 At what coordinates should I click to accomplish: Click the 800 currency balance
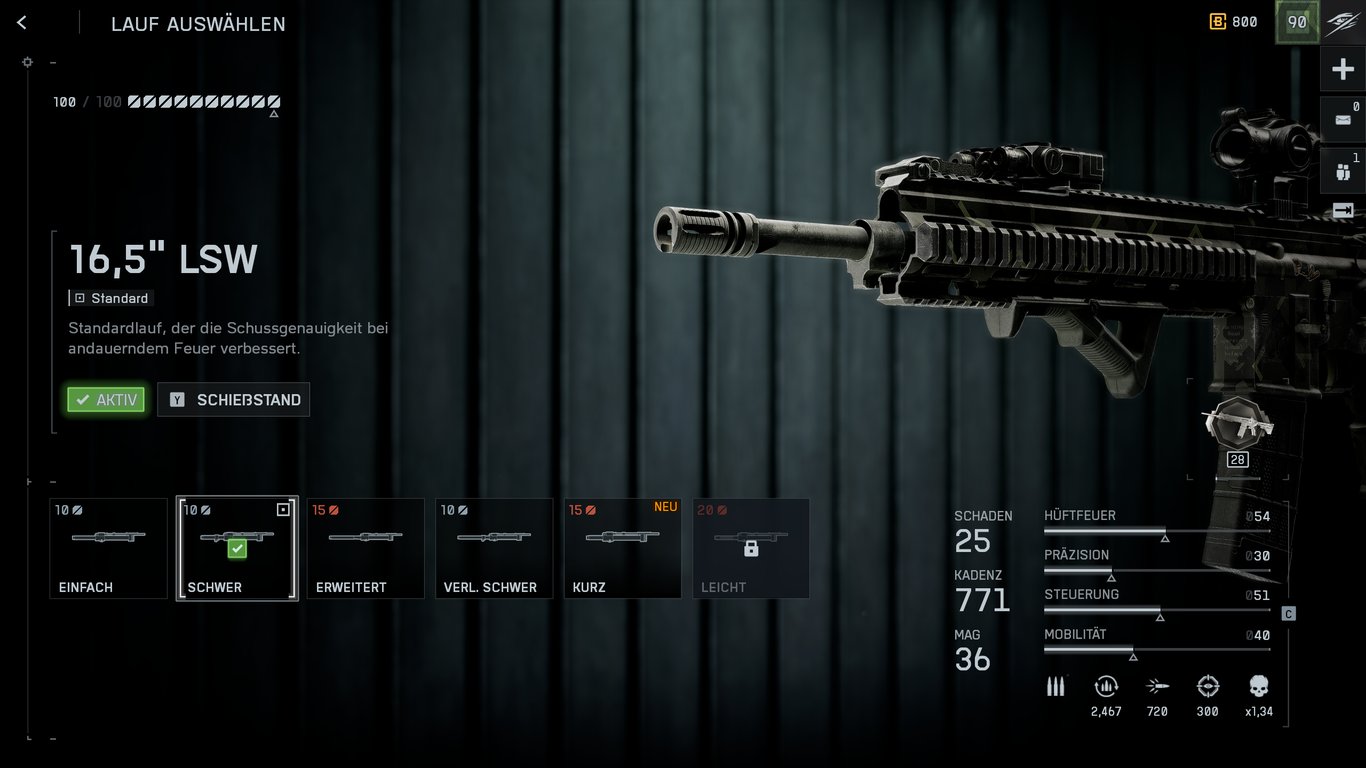tap(1234, 22)
